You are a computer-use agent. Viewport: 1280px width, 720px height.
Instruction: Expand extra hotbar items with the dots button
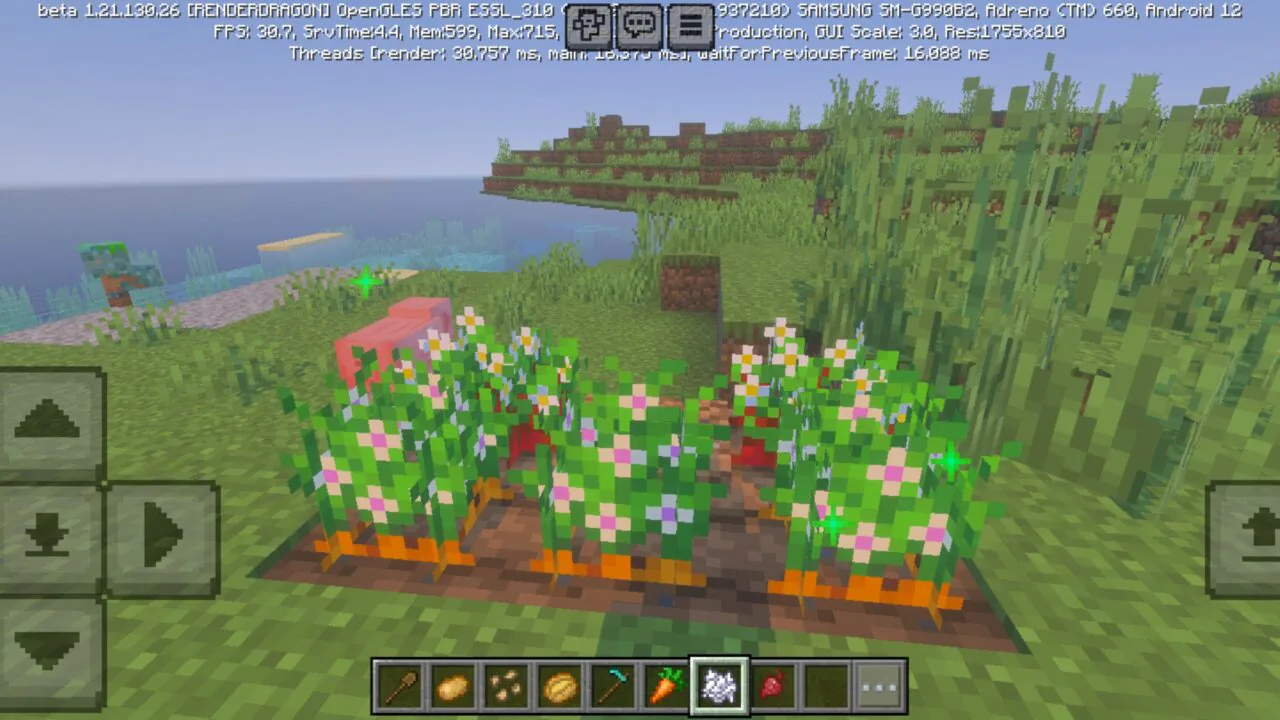click(879, 684)
